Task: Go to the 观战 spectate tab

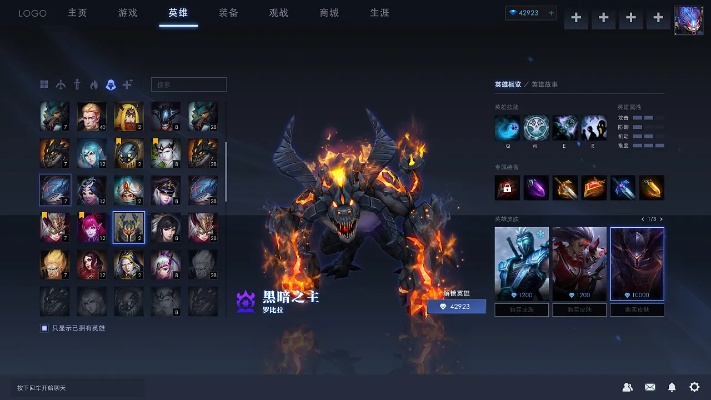Action: (x=279, y=13)
